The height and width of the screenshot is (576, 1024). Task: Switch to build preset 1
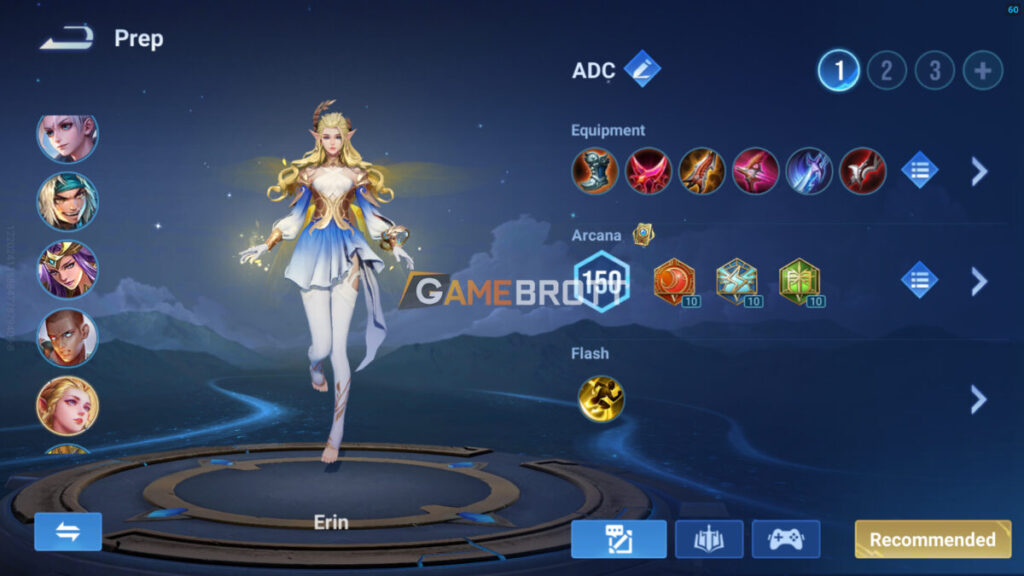coord(838,70)
